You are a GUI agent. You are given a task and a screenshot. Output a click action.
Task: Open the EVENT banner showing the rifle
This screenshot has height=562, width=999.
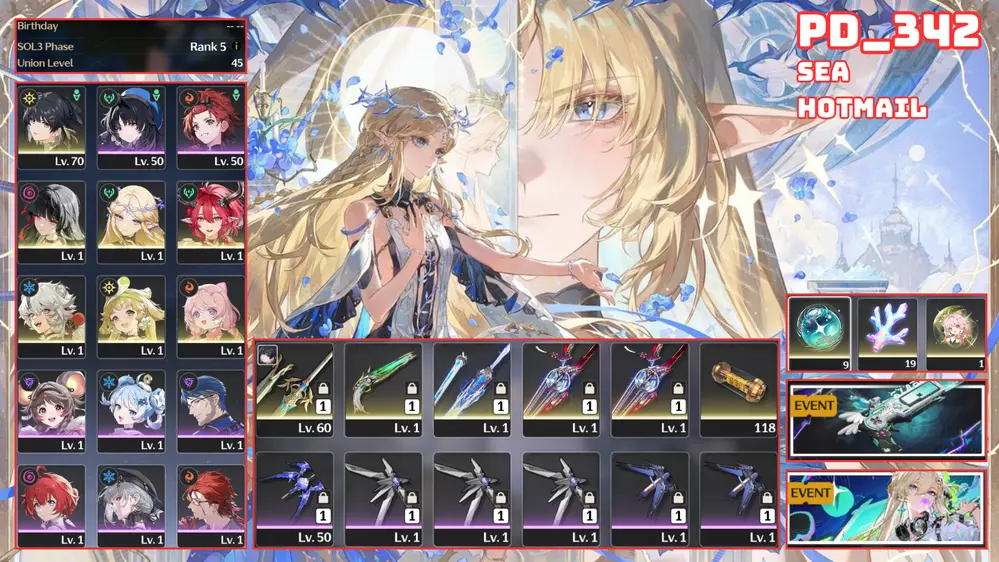[886, 420]
